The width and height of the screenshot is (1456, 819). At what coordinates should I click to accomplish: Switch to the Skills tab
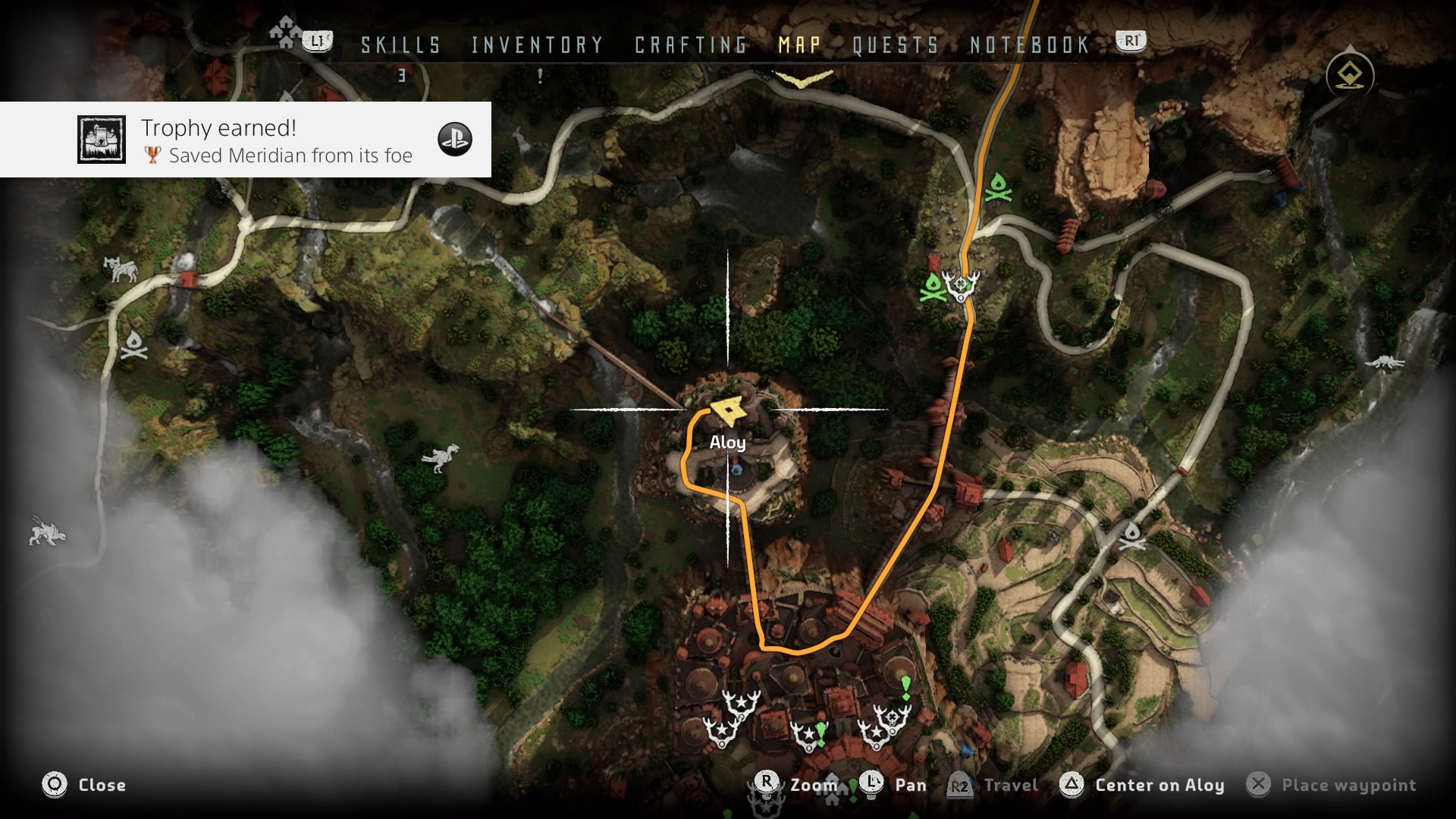(400, 45)
